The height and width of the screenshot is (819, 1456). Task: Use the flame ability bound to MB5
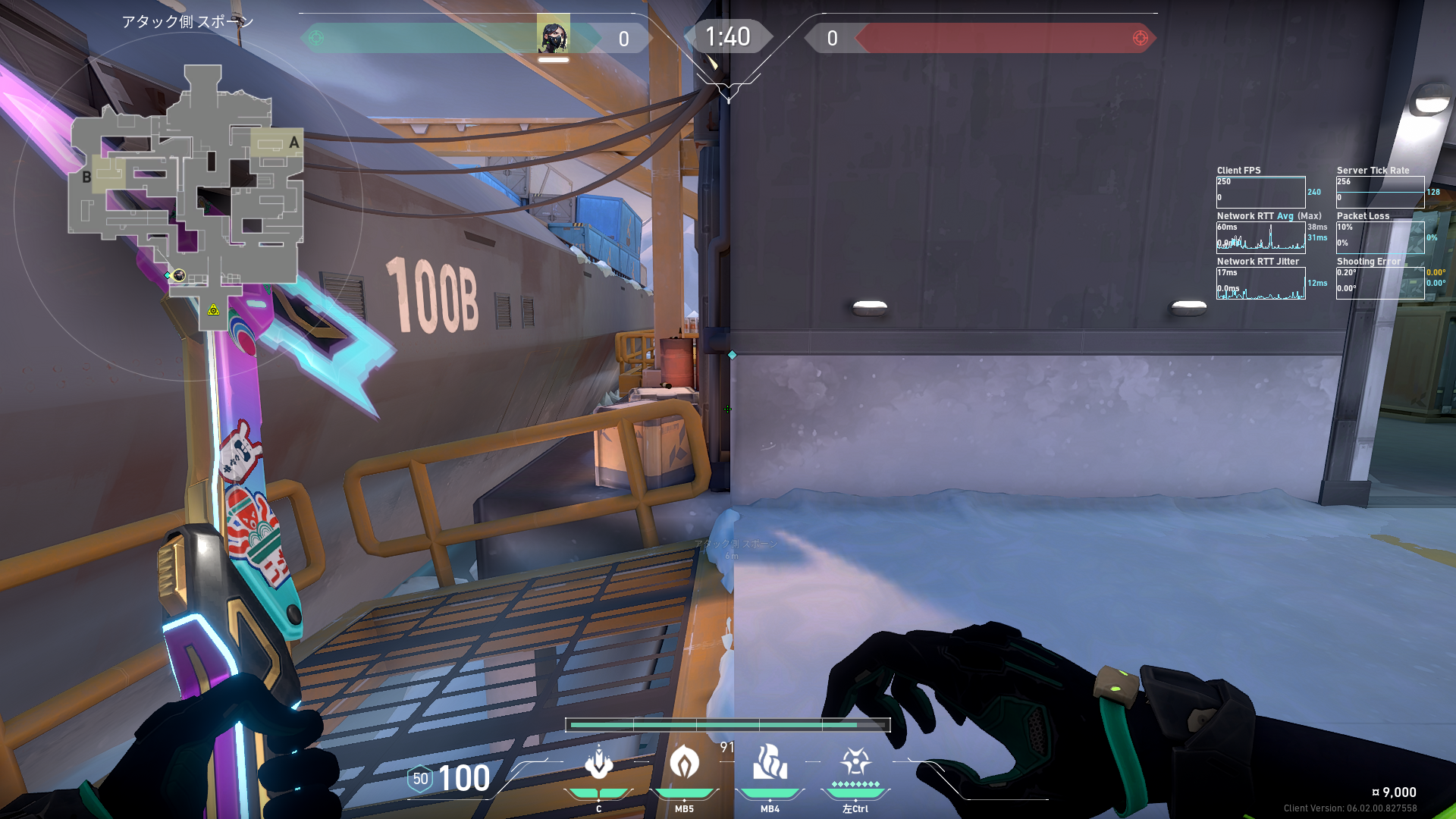click(x=684, y=762)
